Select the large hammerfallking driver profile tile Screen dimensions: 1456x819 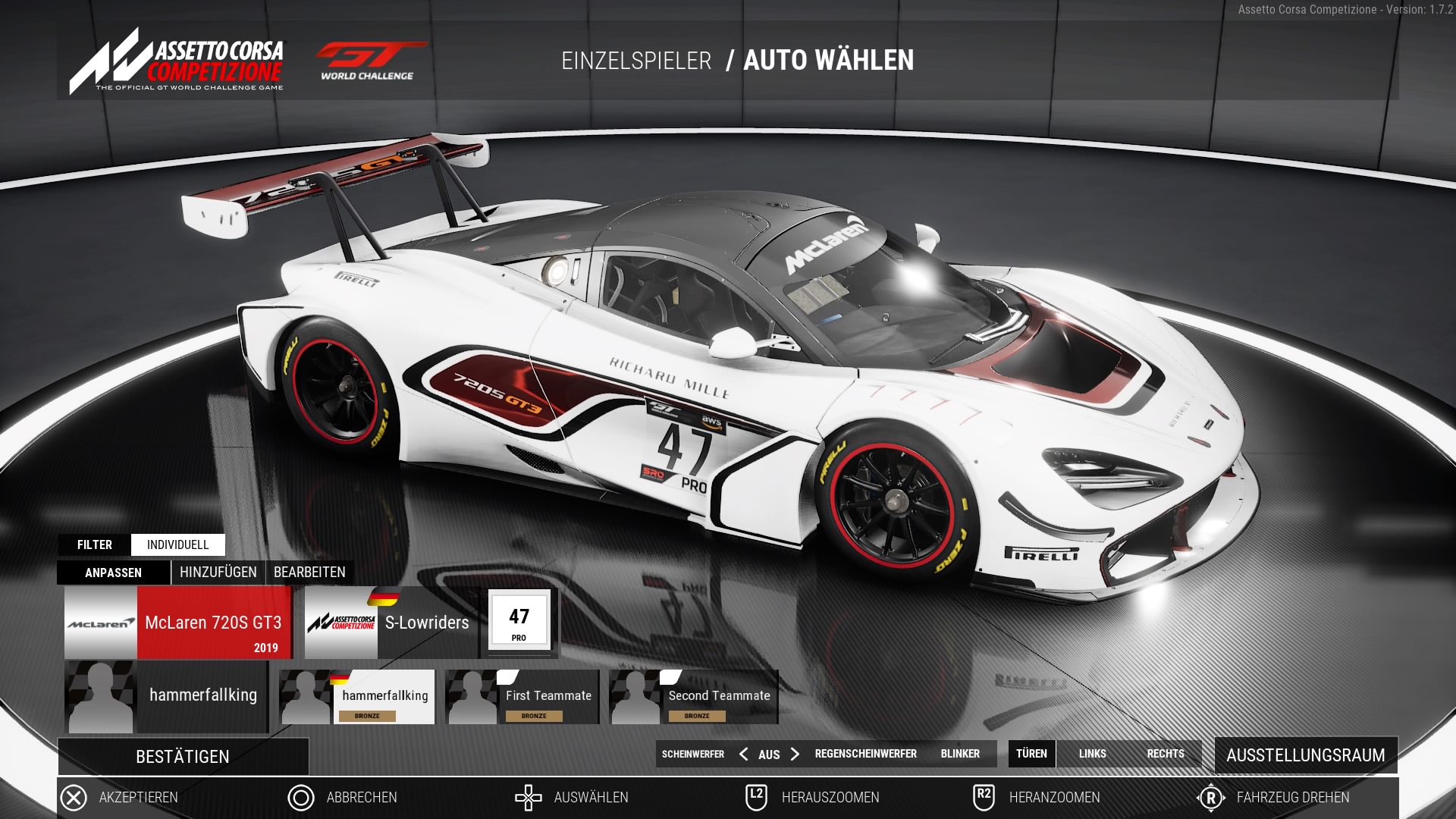(x=166, y=696)
